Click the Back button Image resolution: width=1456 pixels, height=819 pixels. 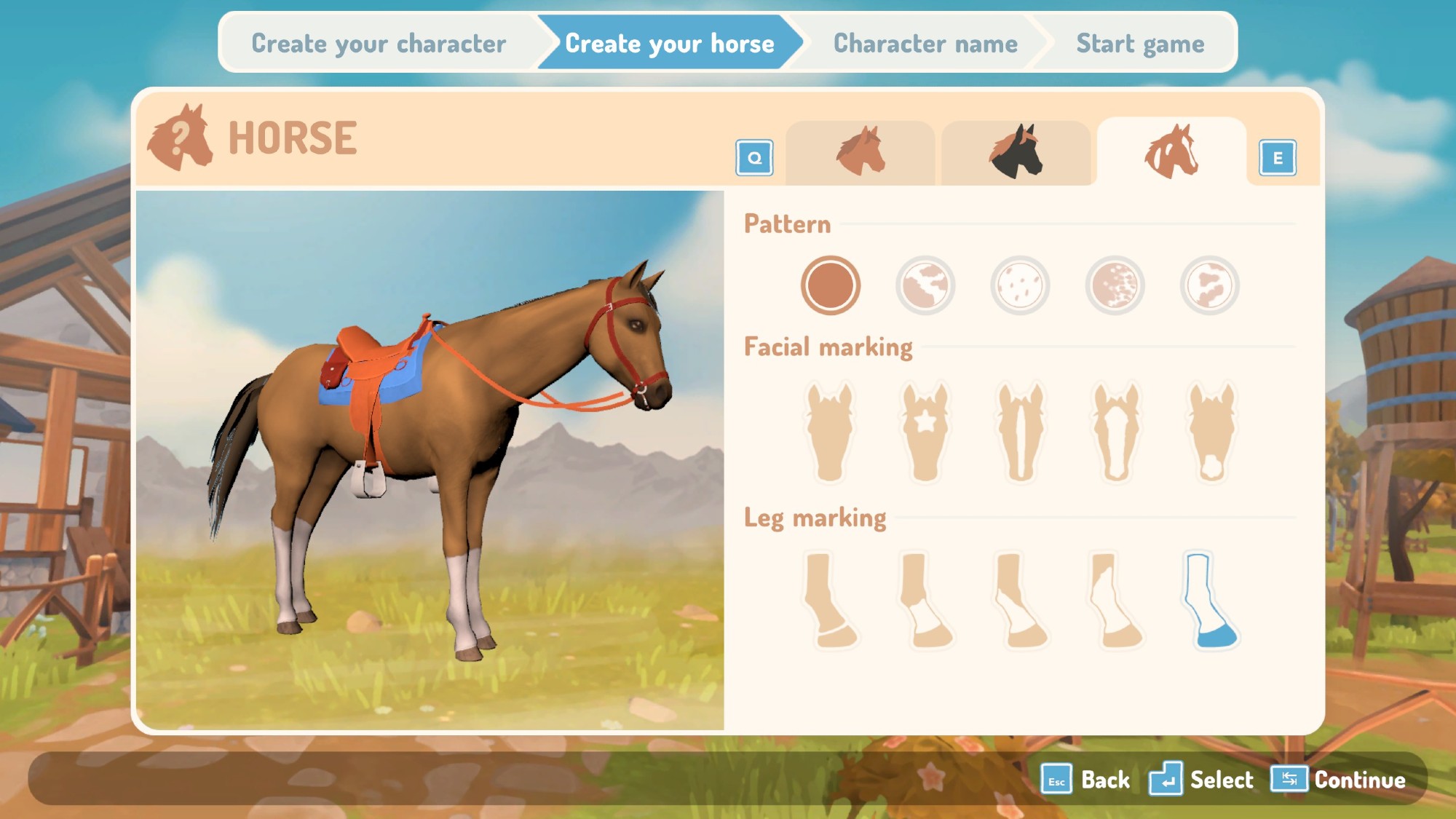coord(1086,780)
